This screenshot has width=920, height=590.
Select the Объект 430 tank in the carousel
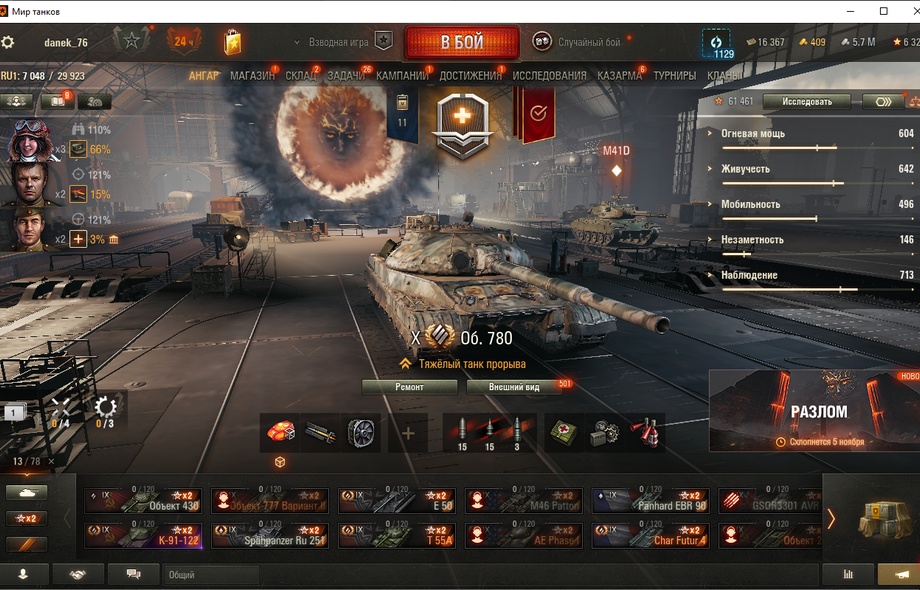tap(143, 501)
